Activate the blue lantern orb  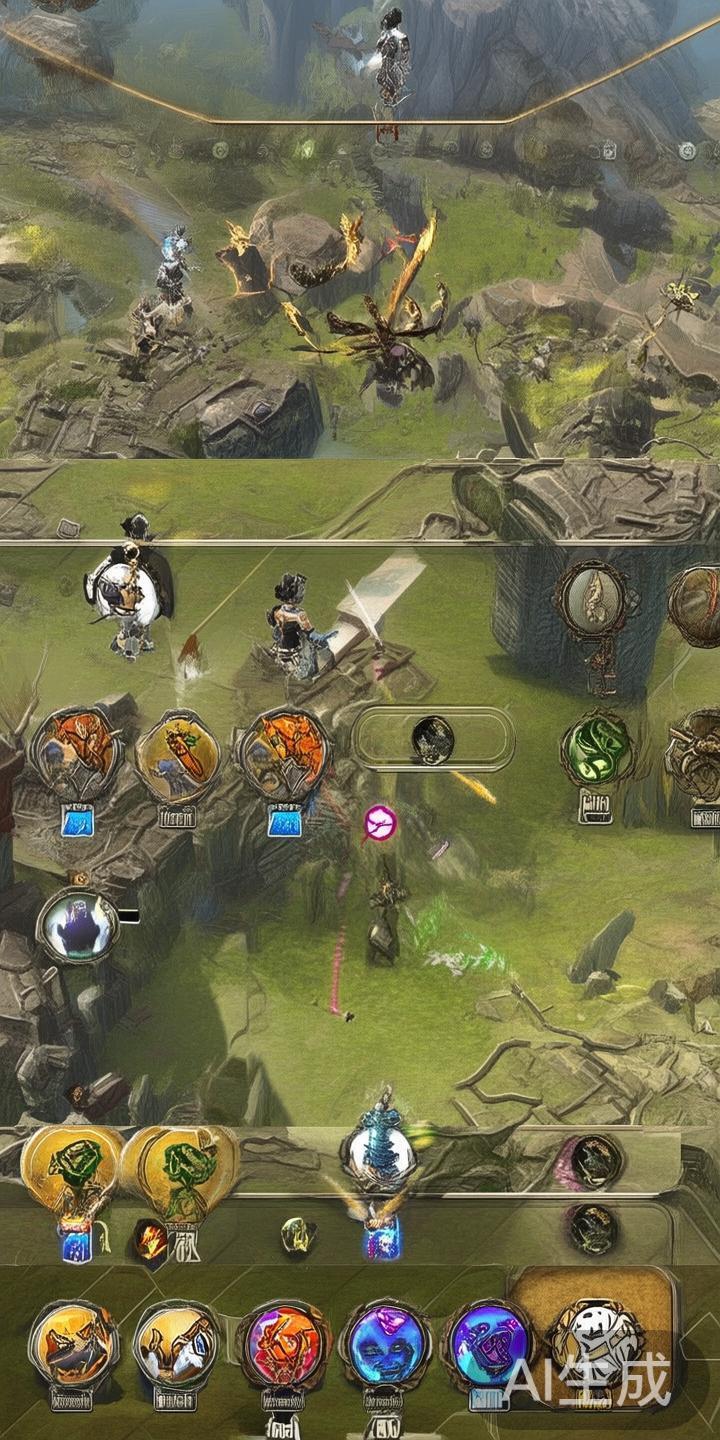(378, 1152)
